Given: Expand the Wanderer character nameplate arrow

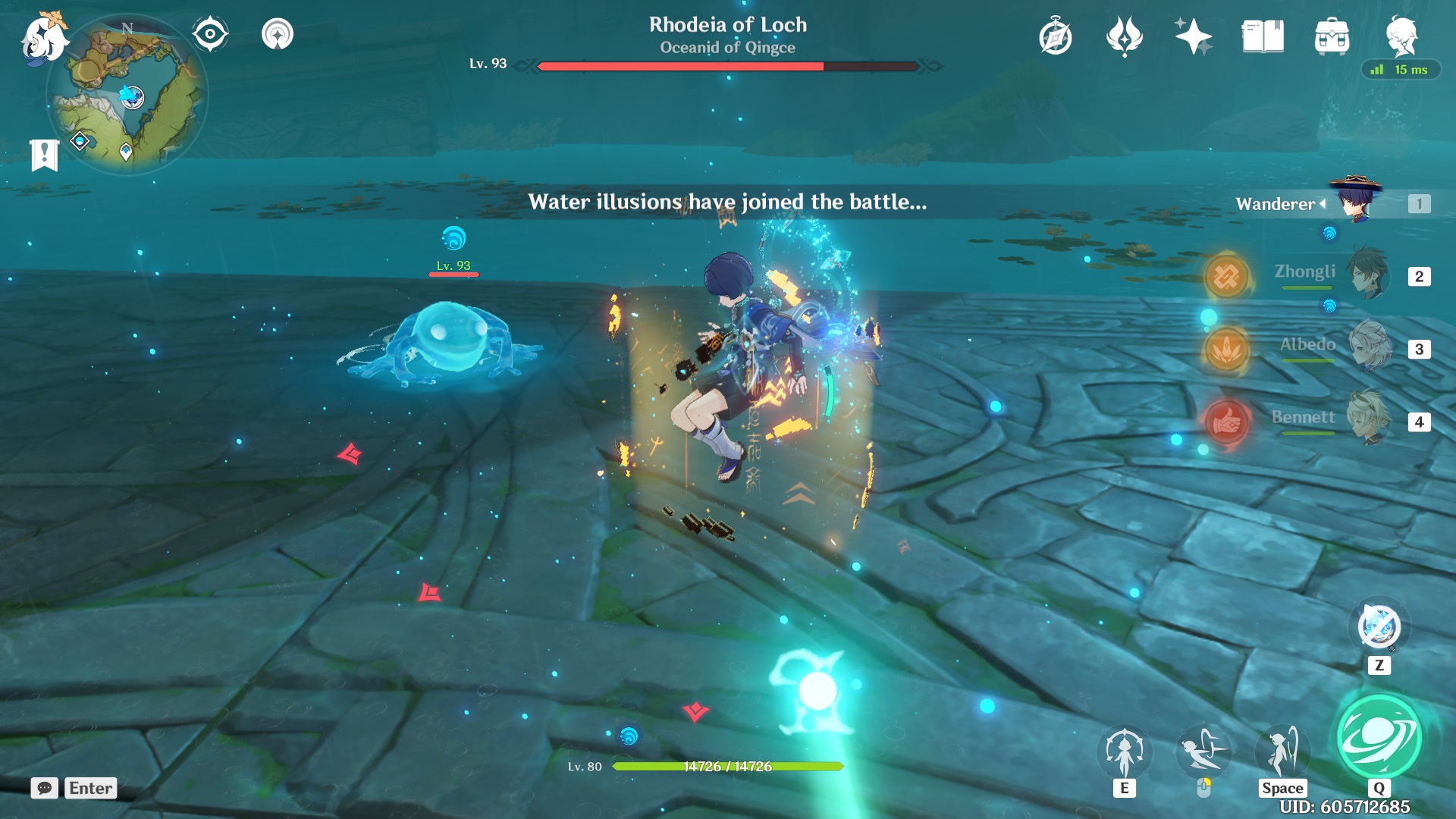Looking at the screenshot, I should click(1323, 203).
